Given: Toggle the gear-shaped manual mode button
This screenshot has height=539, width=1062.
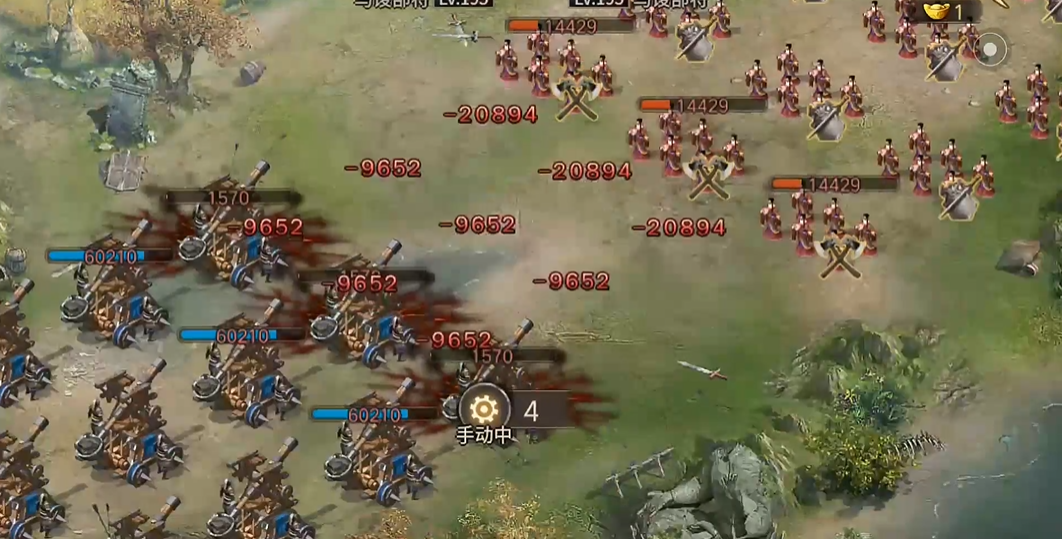Looking at the screenshot, I should (x=484, y=409).
